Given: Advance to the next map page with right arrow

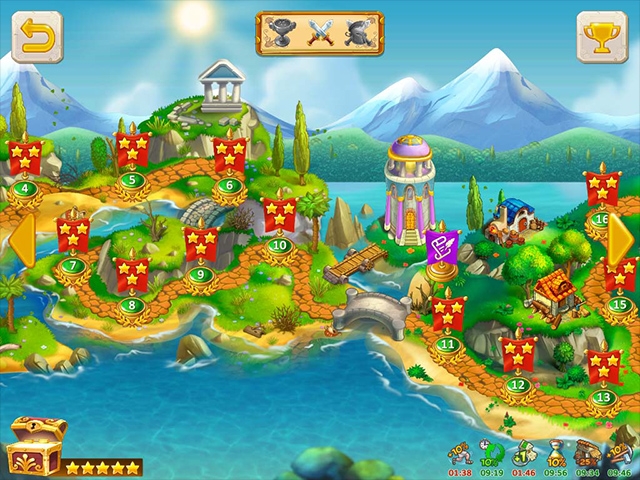Looking at the screenshot, I should pyautogui.click(x=619, y=241).
